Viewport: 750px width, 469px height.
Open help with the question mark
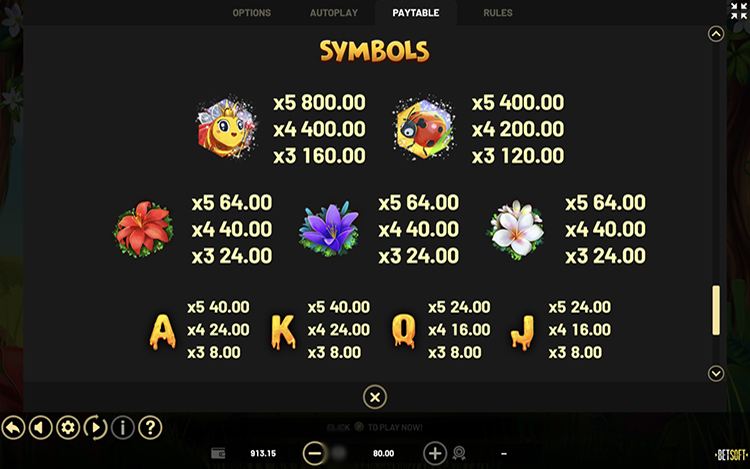[x=150, y=428]
